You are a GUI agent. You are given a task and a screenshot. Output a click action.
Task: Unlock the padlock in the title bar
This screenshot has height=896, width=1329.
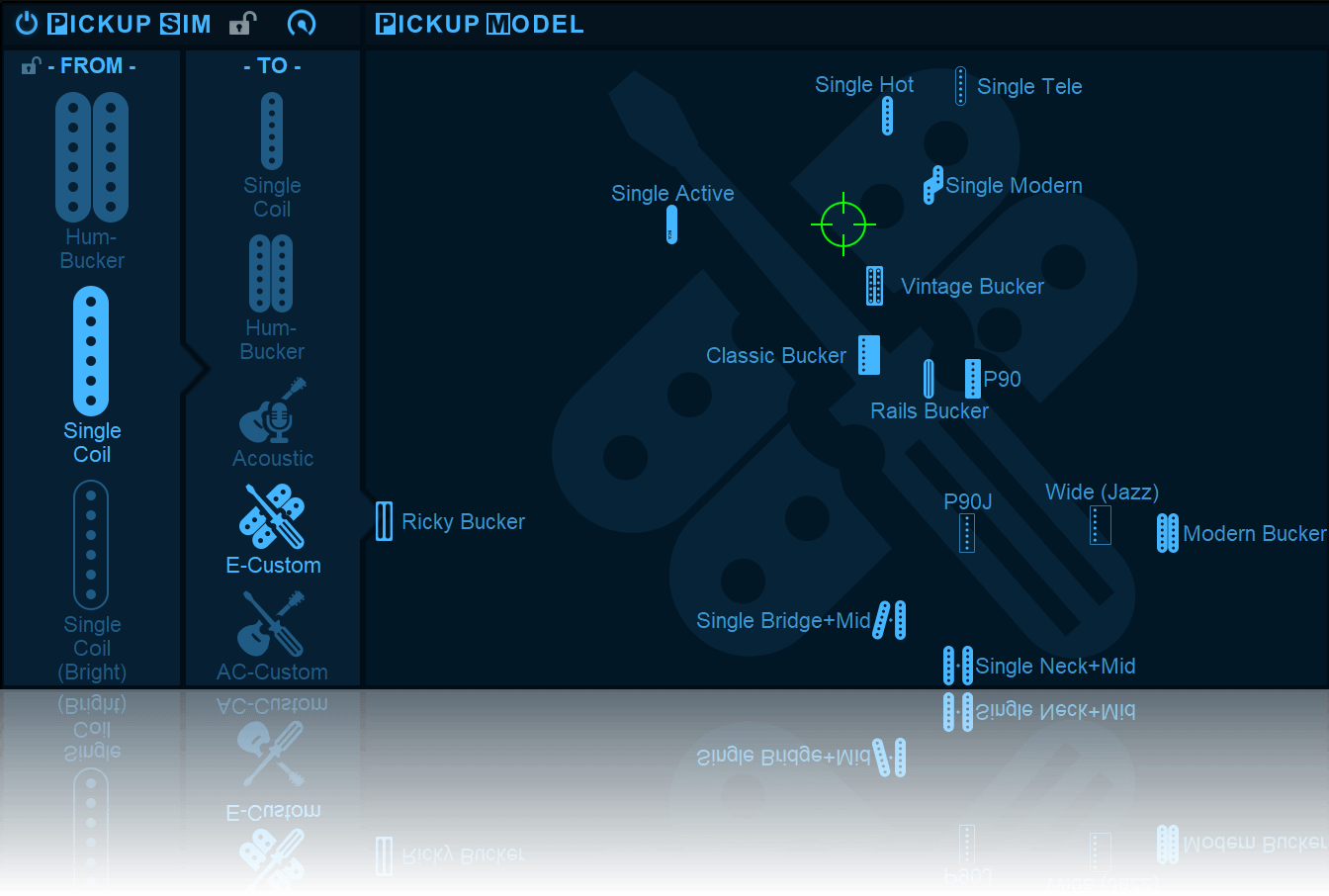tap(244, 23)
